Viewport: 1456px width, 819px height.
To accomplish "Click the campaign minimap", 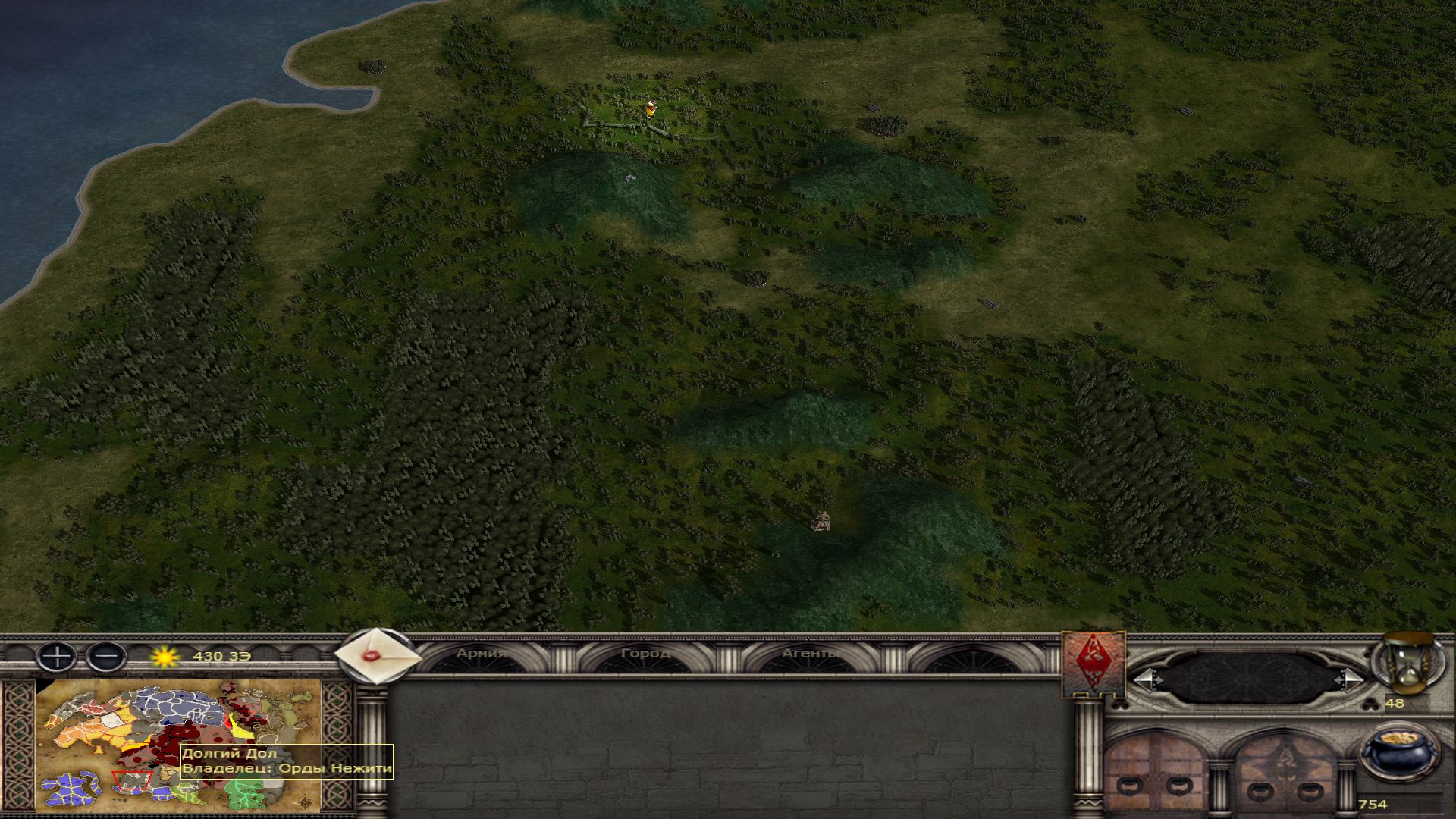I will 178,745.
